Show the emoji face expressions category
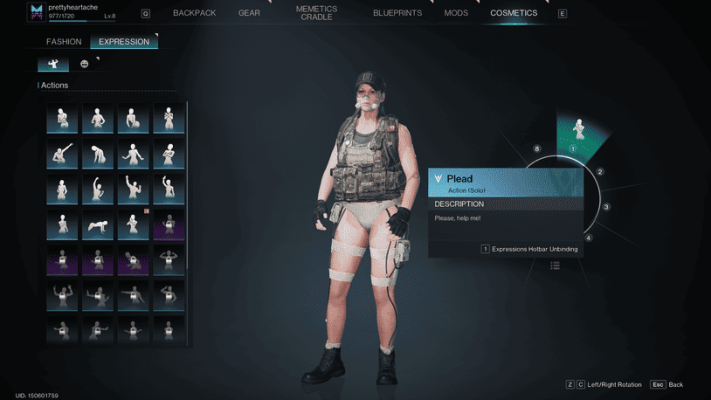 pos(84,64)
